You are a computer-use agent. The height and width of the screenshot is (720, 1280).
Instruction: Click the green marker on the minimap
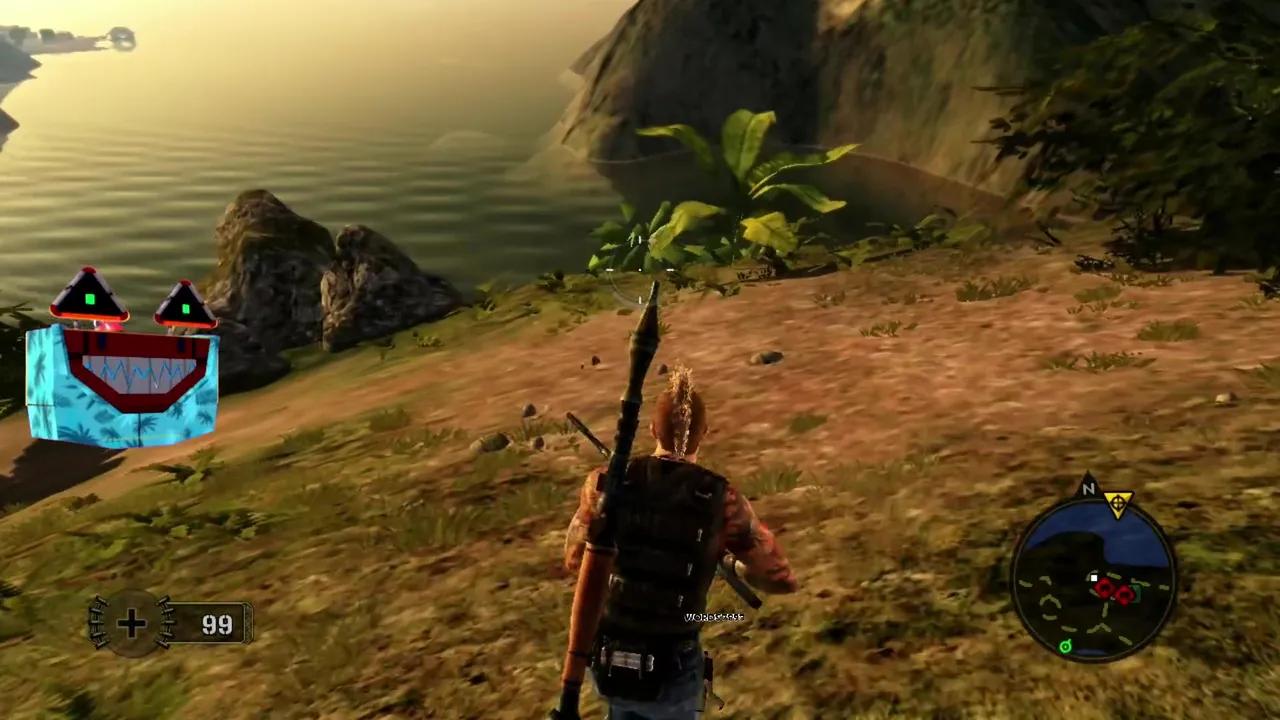[1065, 647]
